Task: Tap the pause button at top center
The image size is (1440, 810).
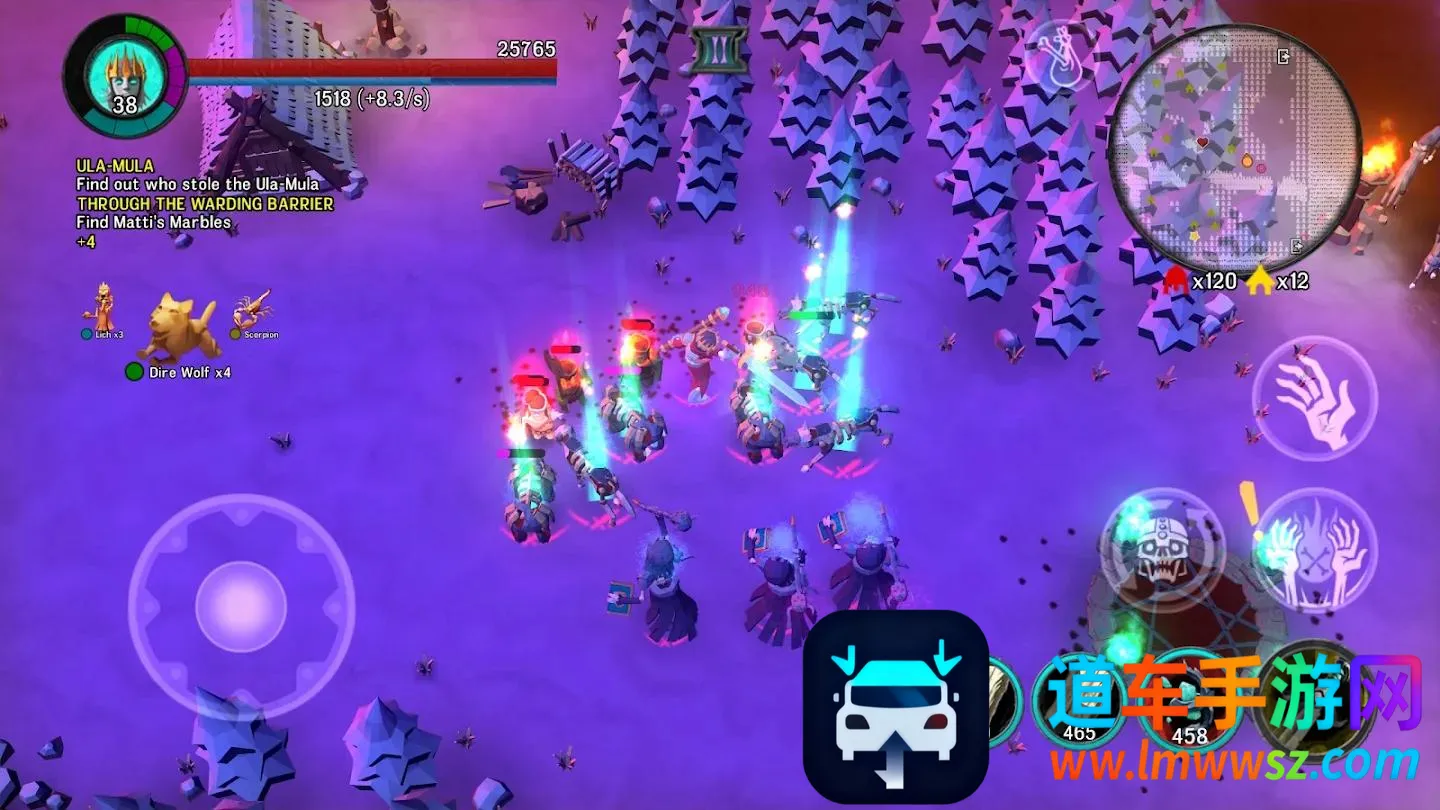Action: click(x=718, y=50)
